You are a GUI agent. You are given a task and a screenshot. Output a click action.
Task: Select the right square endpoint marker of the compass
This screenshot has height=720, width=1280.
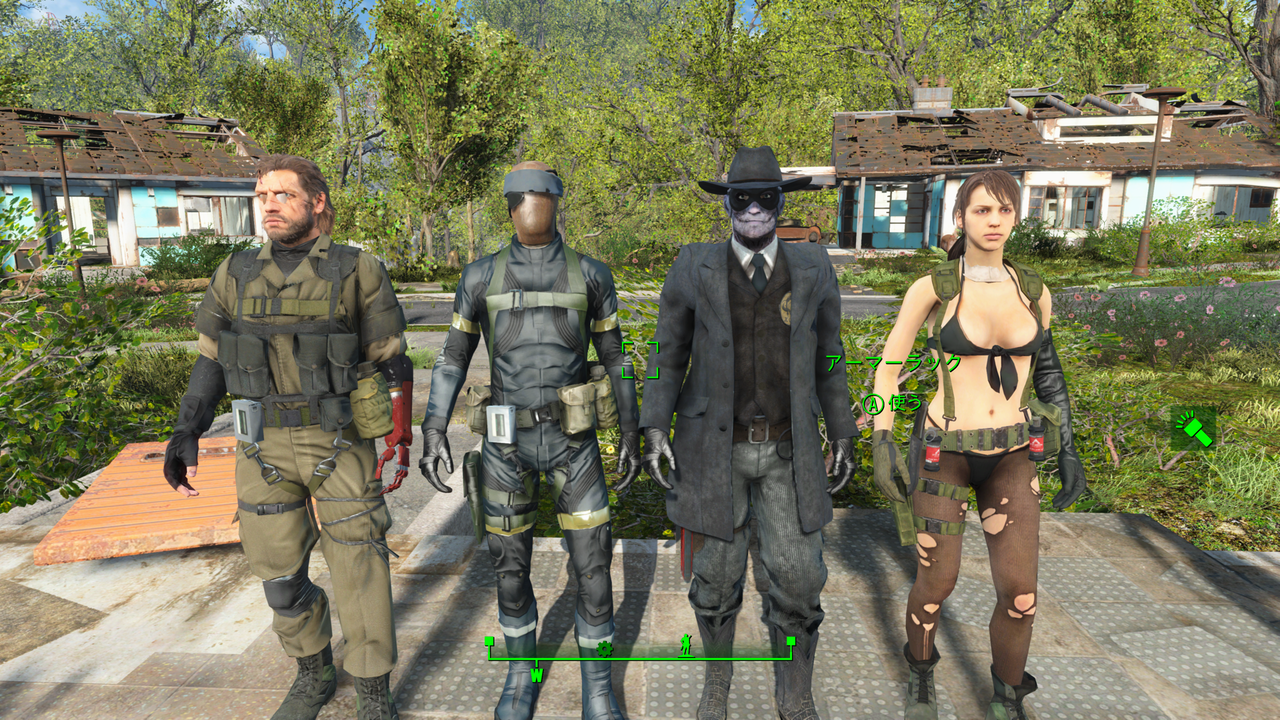coord(791,641)
